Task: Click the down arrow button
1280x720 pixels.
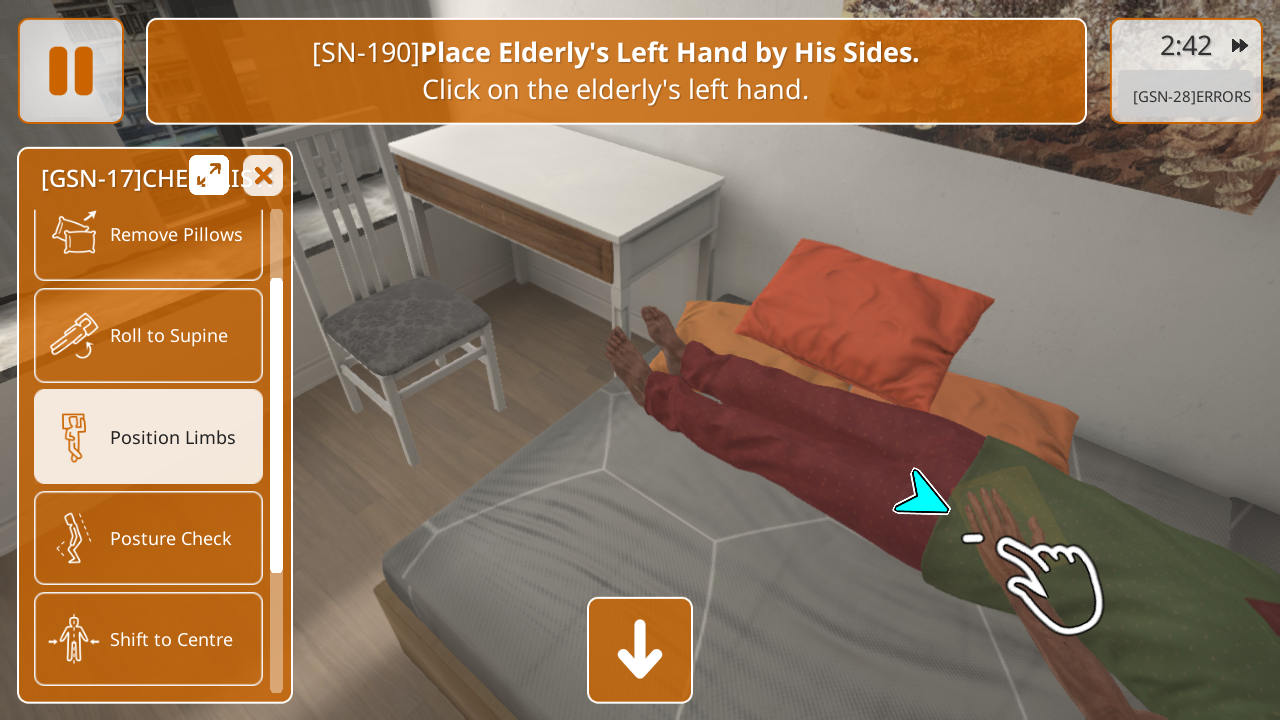Action: (x=640, y=650)
